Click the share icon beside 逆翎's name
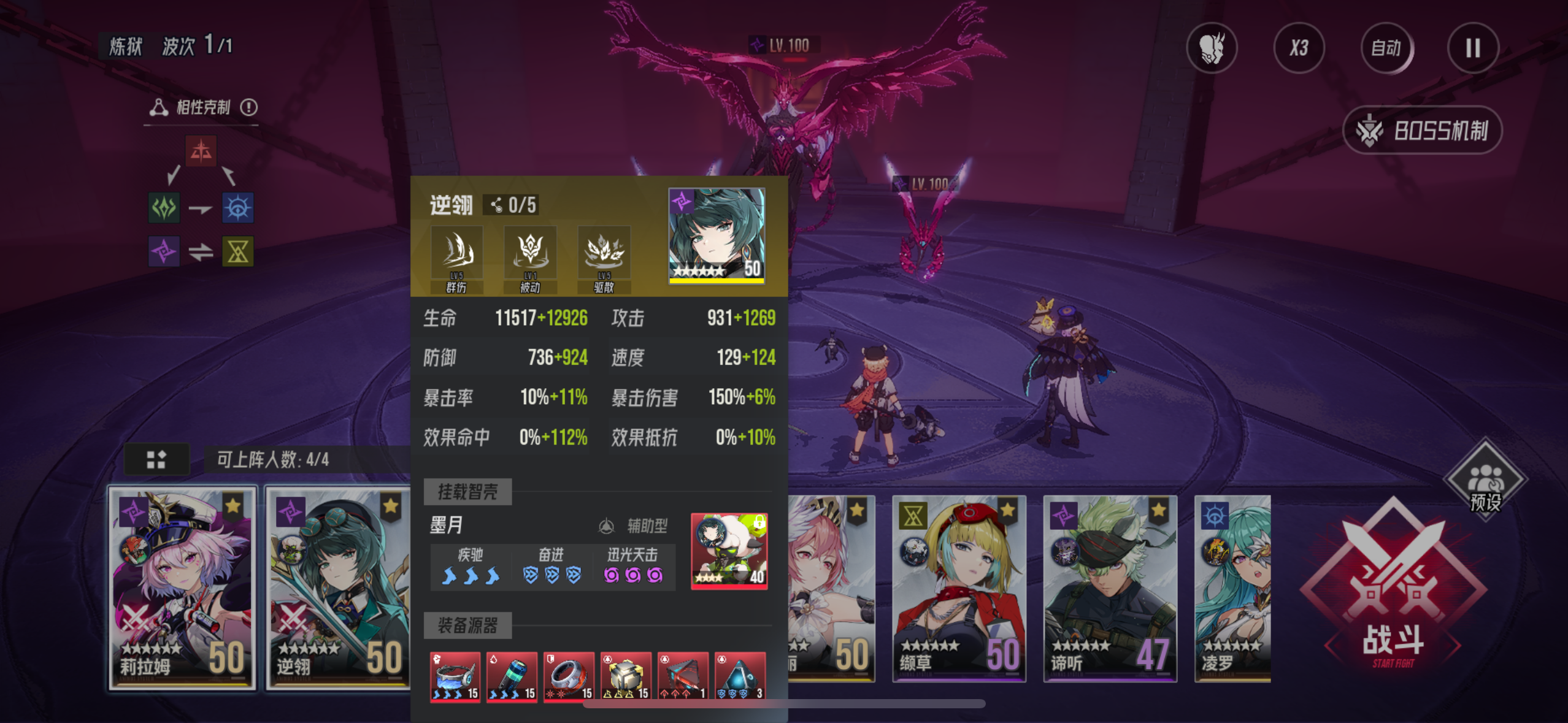This screenshot has height=723, width=1568. [x=496, y=204]
